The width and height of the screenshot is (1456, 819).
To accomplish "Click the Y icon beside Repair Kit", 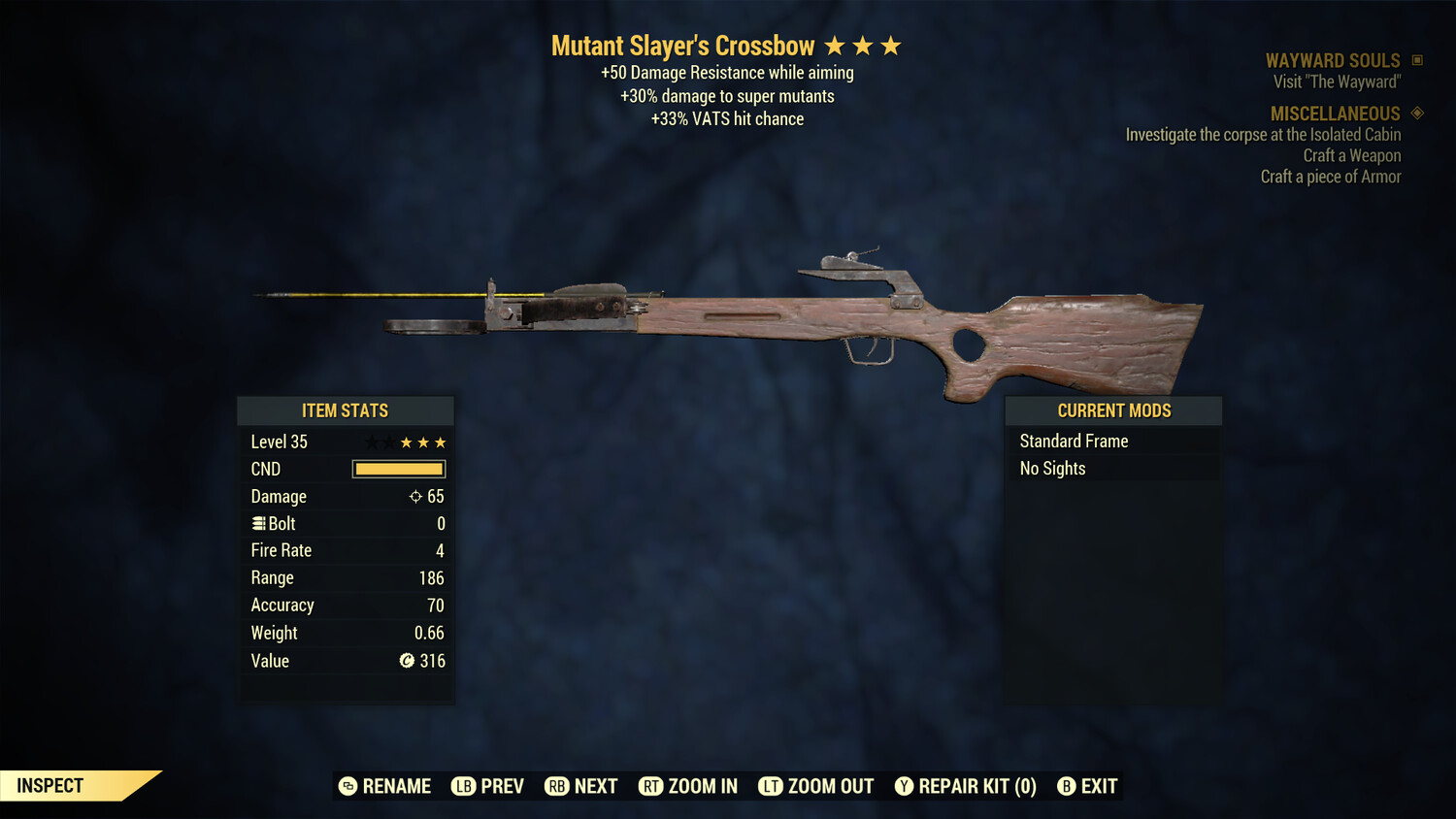I will (903, 786).
